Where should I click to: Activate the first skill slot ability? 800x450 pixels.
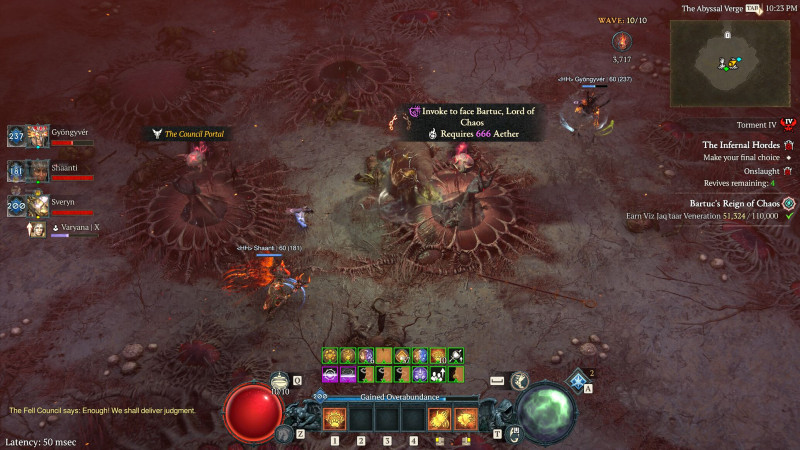(x=334, y=420)
